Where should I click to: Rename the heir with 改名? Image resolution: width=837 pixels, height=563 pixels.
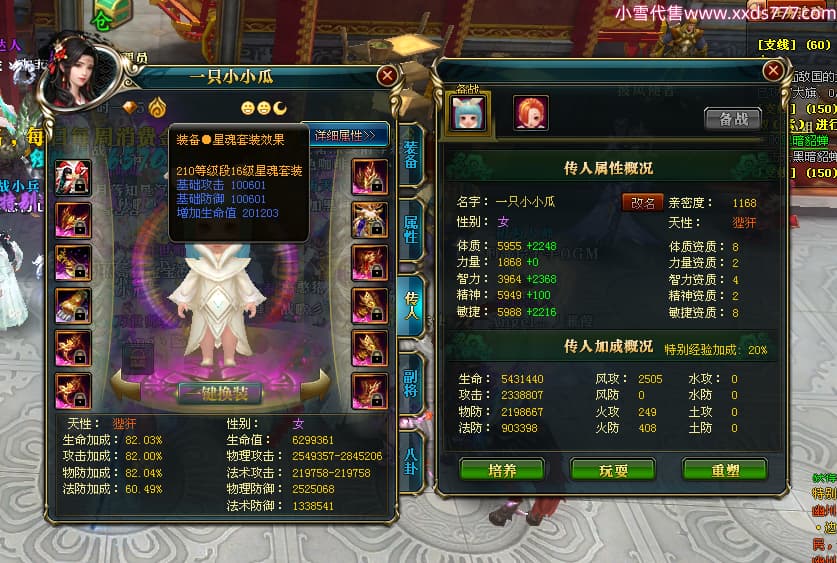tap(643, 202)
